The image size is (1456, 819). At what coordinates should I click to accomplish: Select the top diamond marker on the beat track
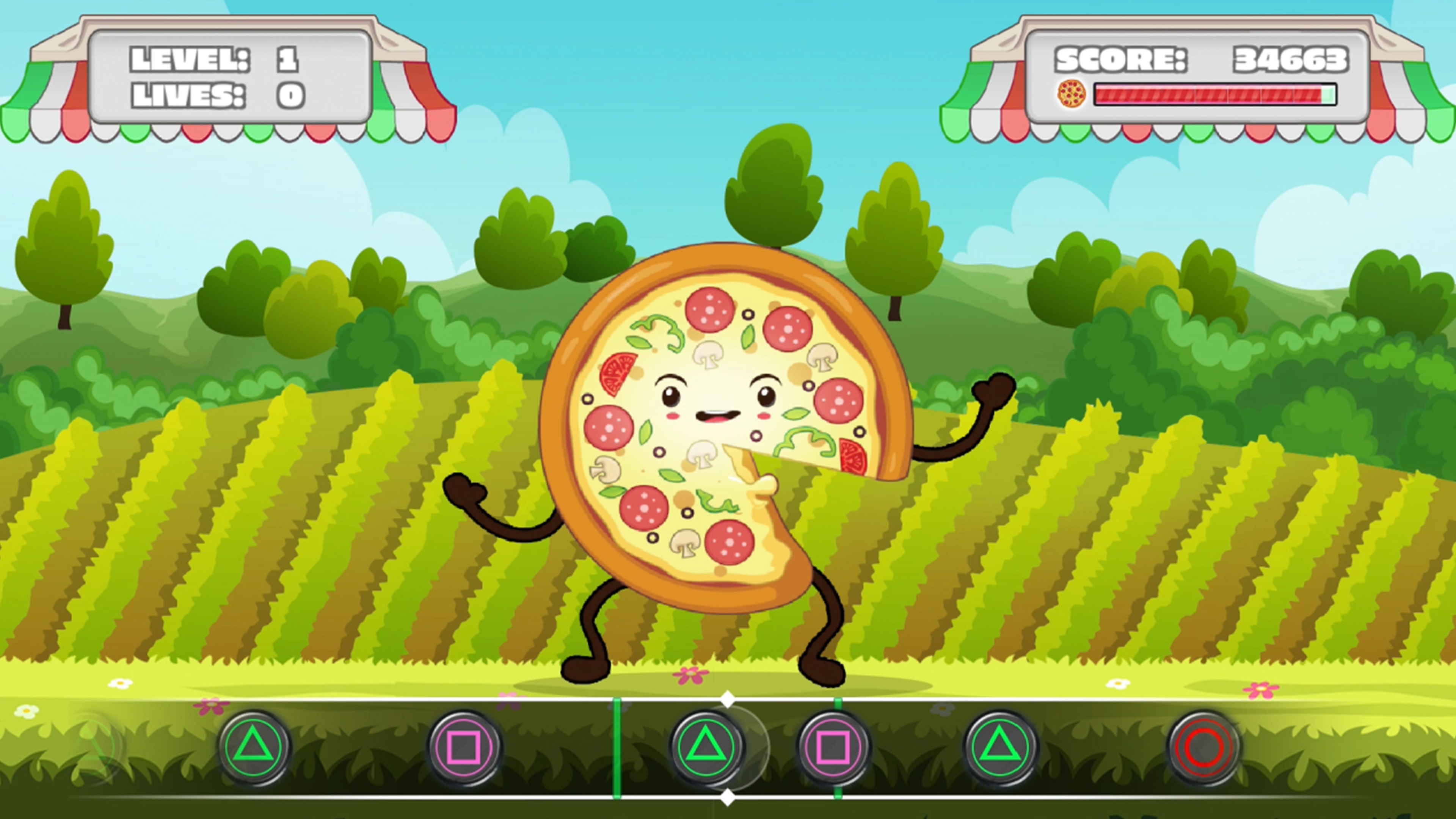[728, 699]
